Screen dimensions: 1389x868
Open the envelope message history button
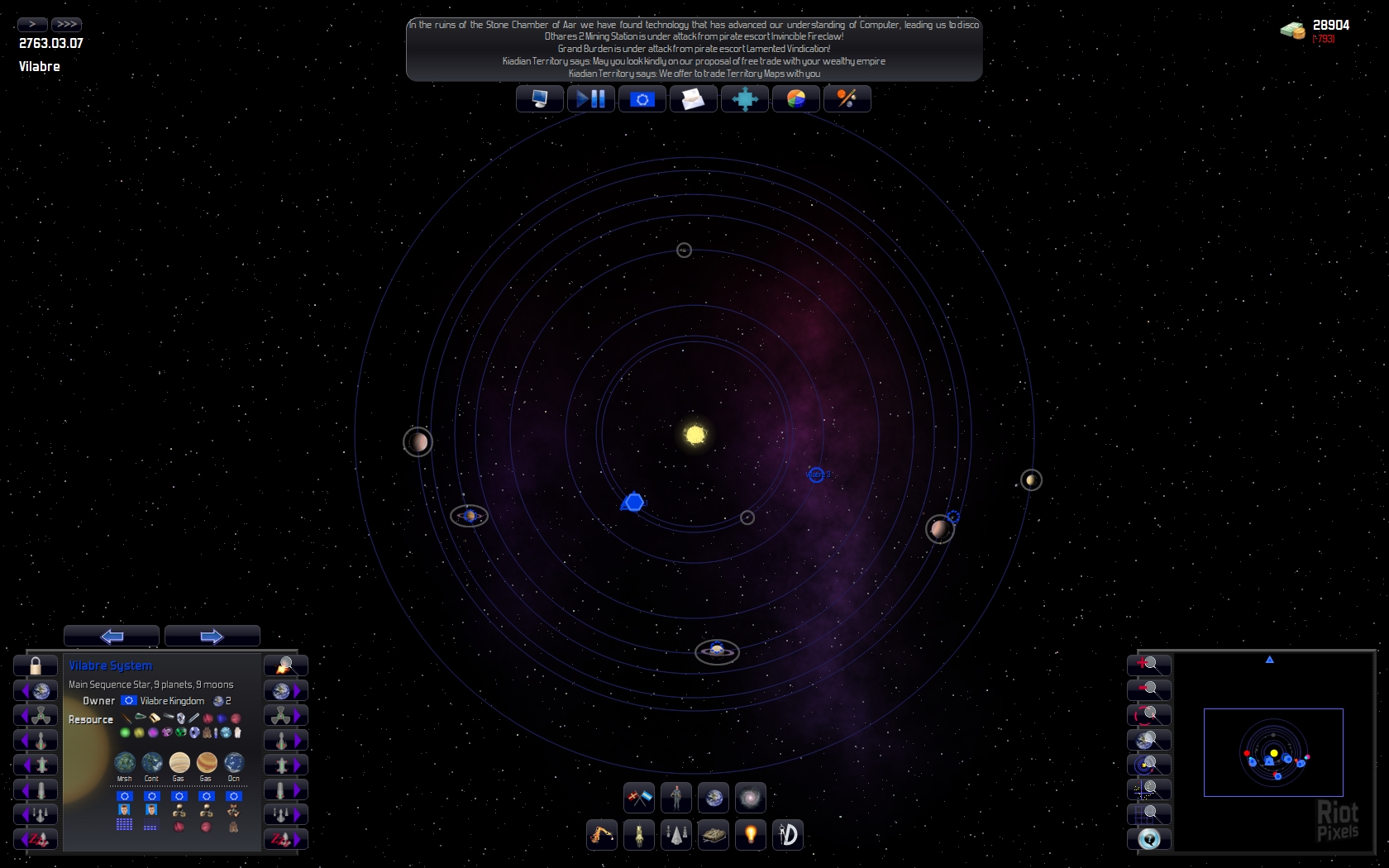pos(693,99)
